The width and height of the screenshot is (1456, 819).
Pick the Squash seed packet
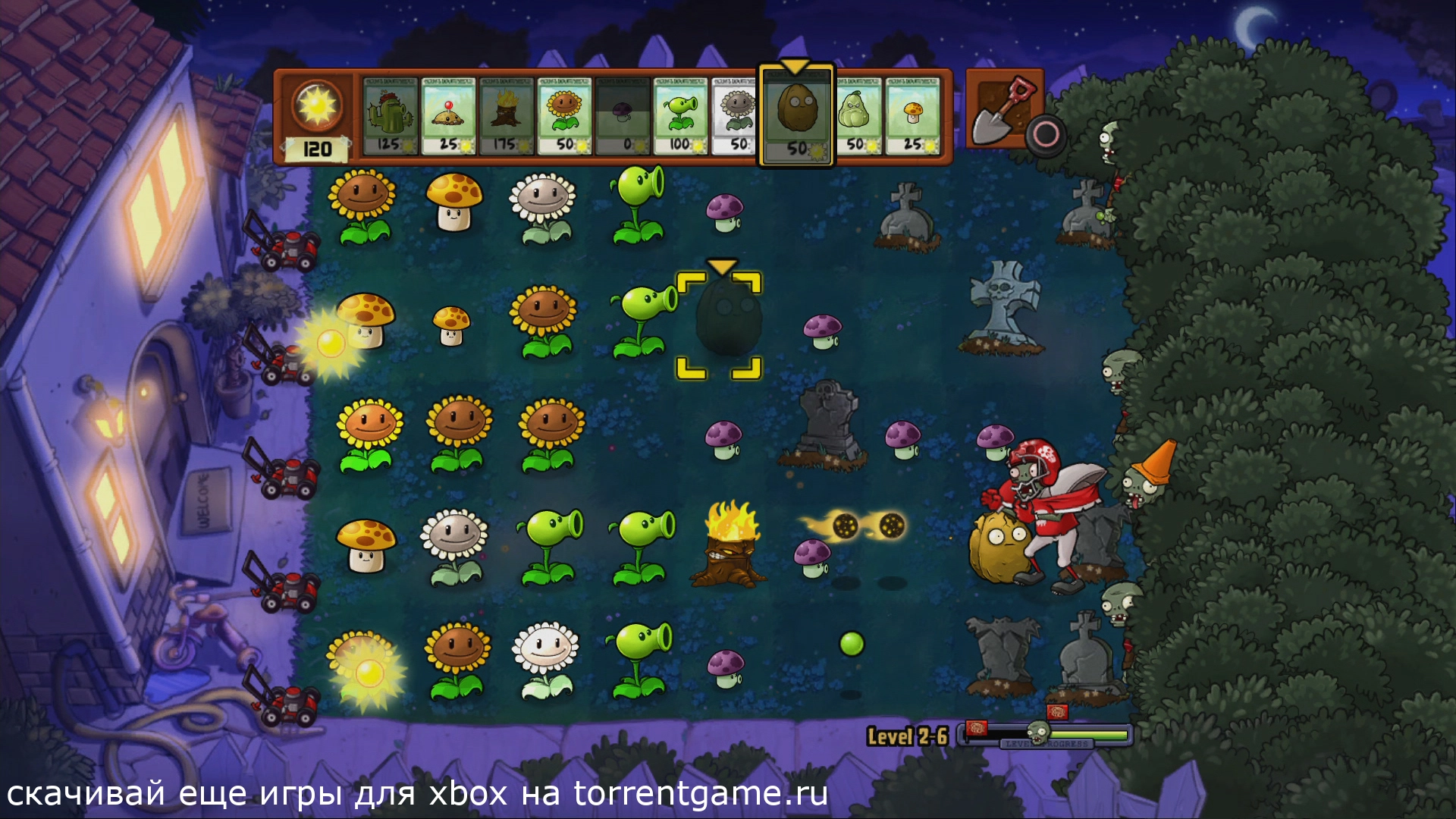[857, 116]
